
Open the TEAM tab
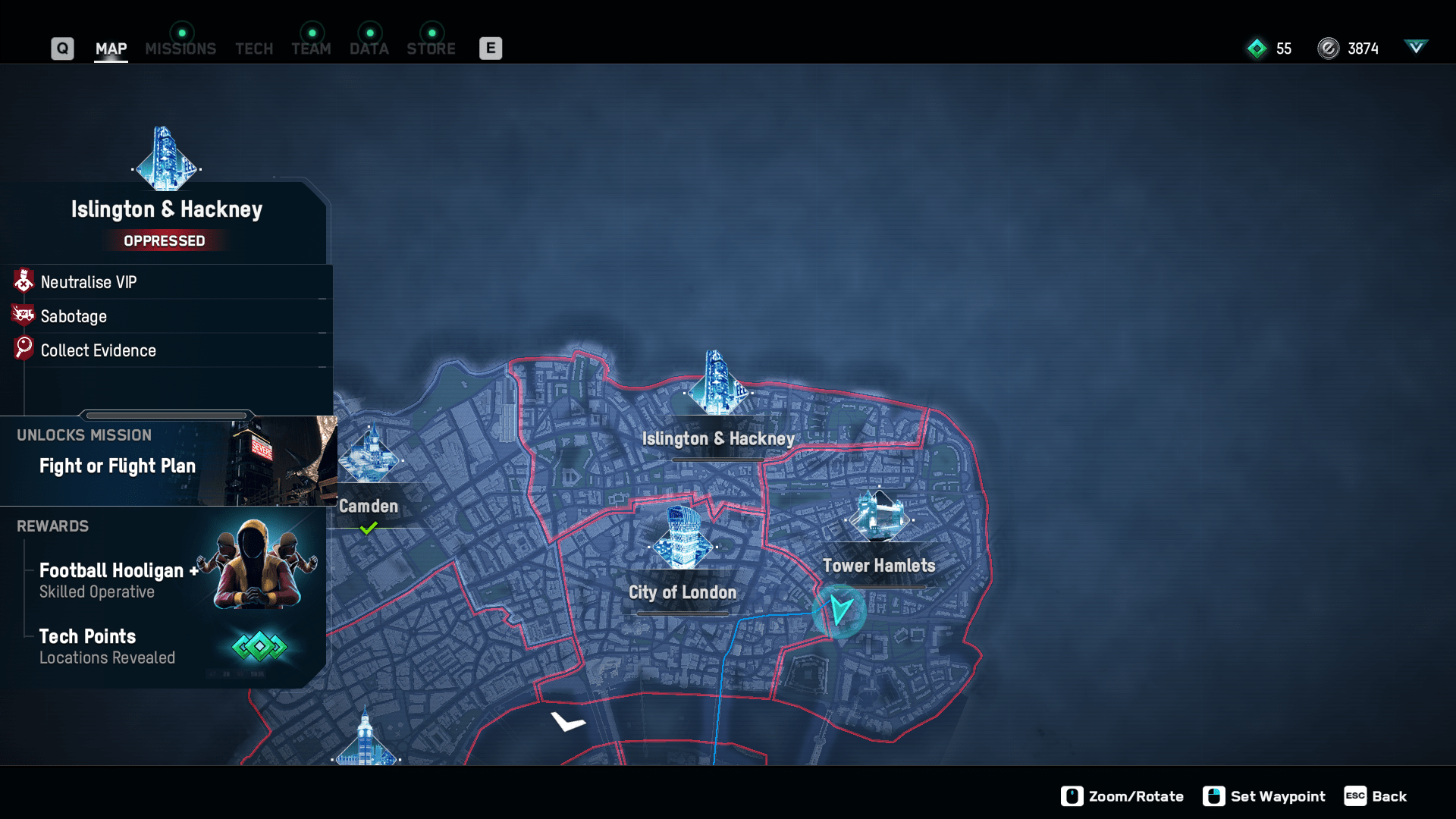(x=311, y=49)
